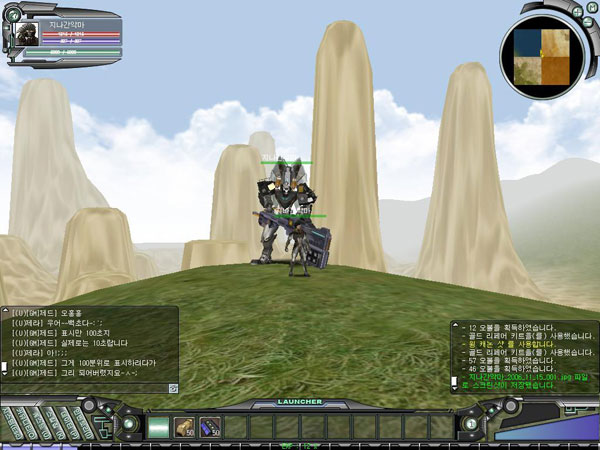The image size is (600, 450).
Task: Use the brown item in the hotbar
Action: click(184, 427)
